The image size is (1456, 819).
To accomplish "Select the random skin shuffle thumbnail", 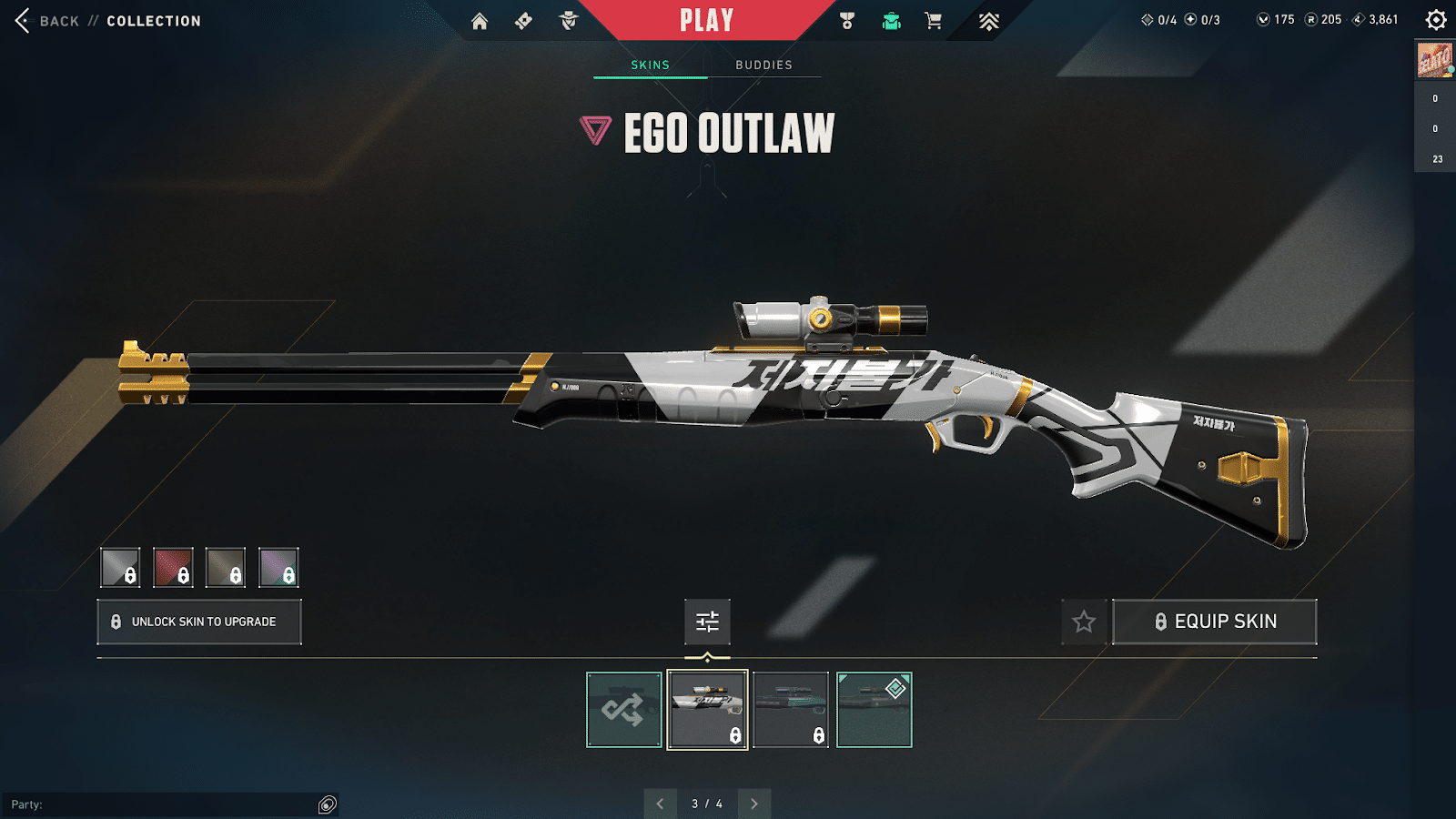I will pyautogui.click(x=623, y=710).
